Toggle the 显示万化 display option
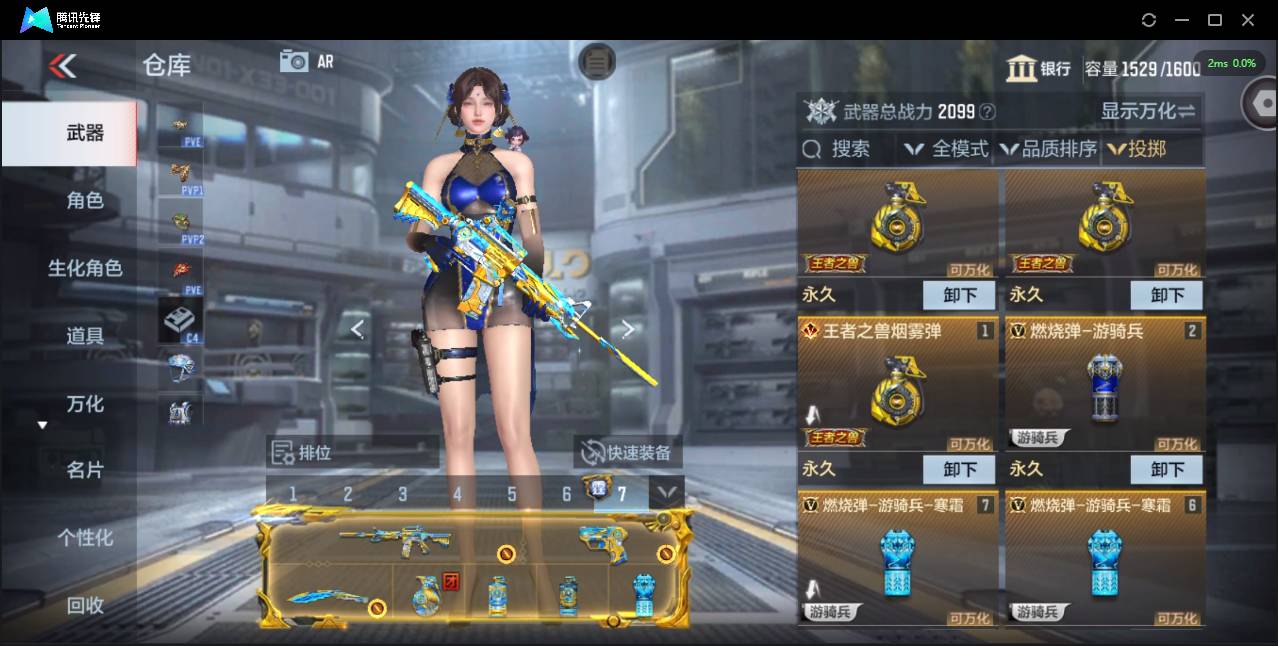 coord(1148,111)
